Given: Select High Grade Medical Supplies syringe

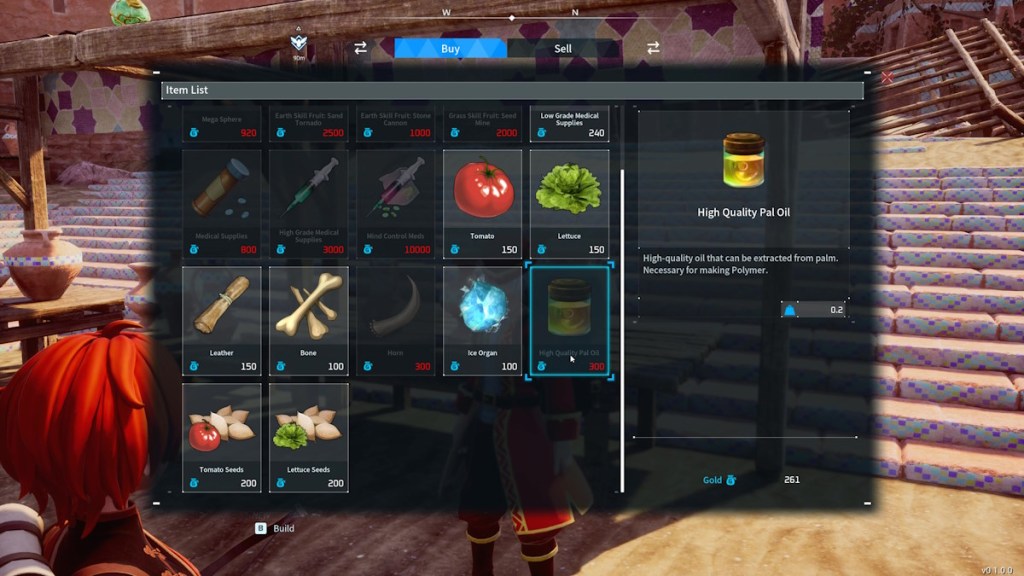Looking at the screenshot, I should pyautogui.click(x=309, y=204).
